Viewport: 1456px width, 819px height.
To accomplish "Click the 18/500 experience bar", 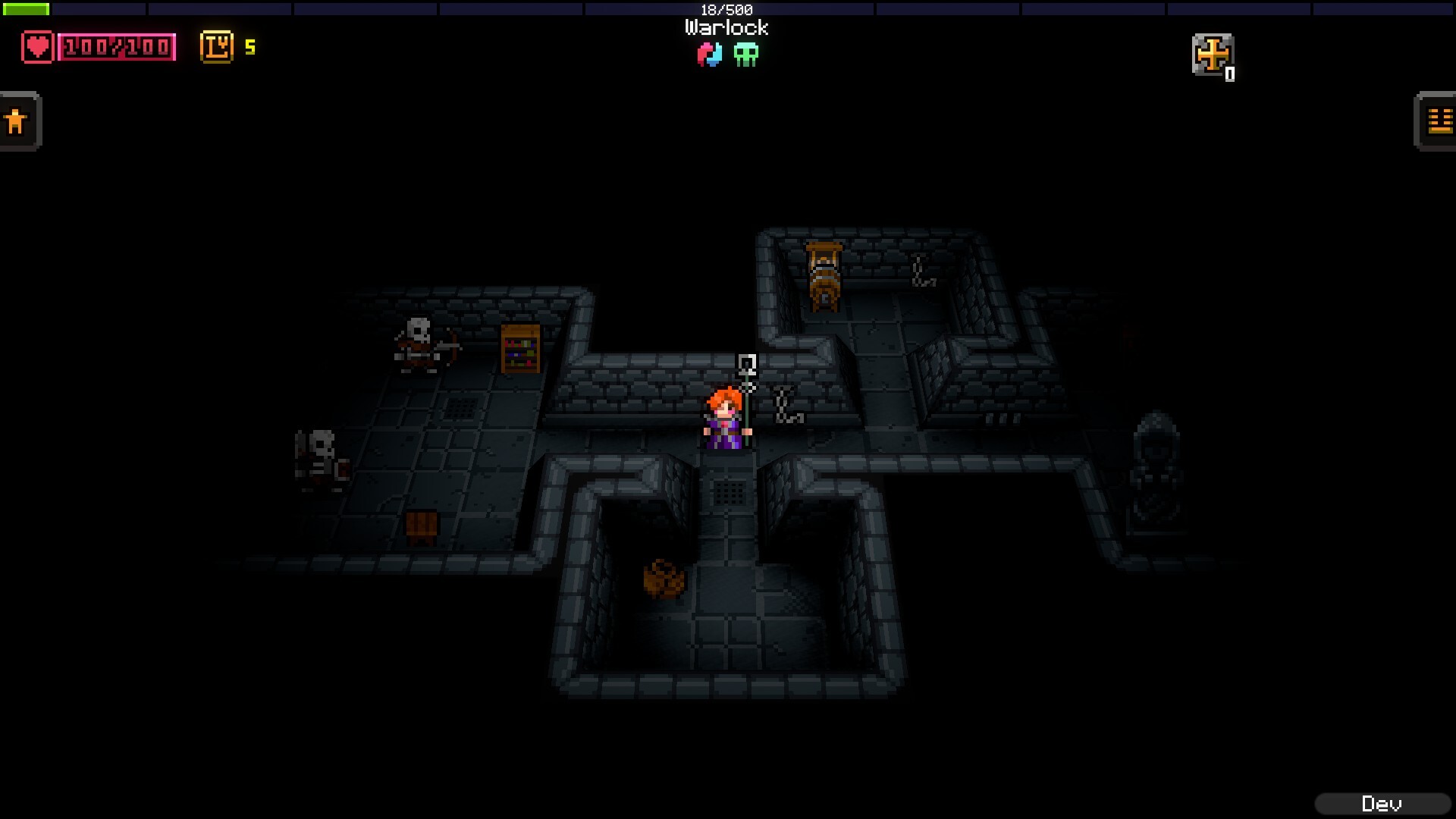I will [x=724, y=10].
